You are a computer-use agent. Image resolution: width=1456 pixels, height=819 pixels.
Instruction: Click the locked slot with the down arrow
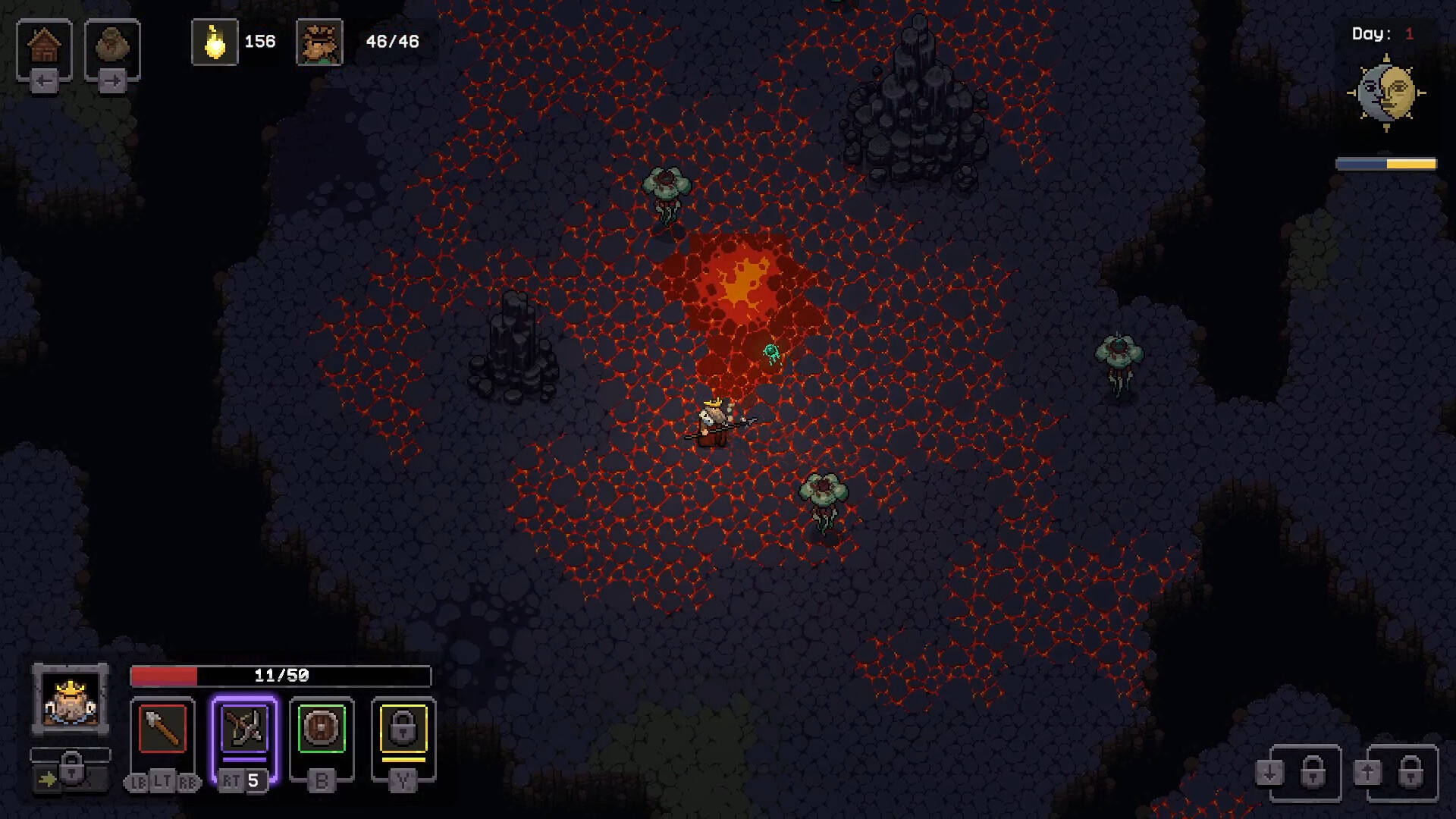[1305, 773]
